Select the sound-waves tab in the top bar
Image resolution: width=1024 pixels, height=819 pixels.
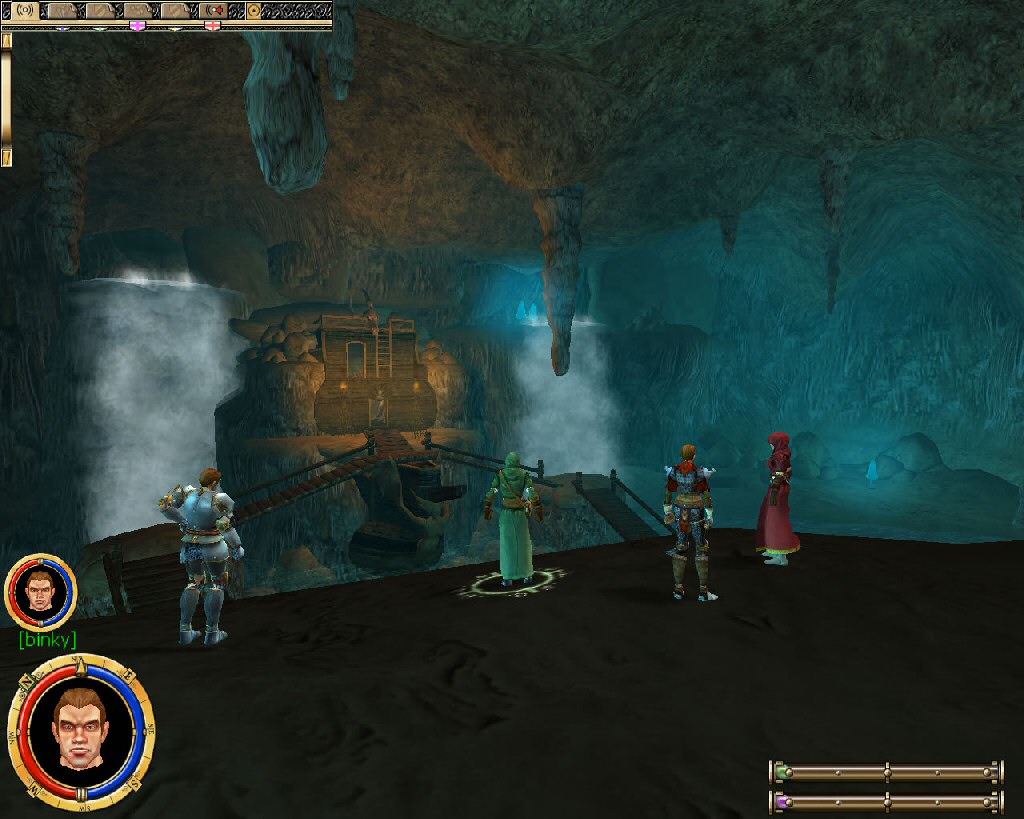pyautogui.click(x=25, y=11)
